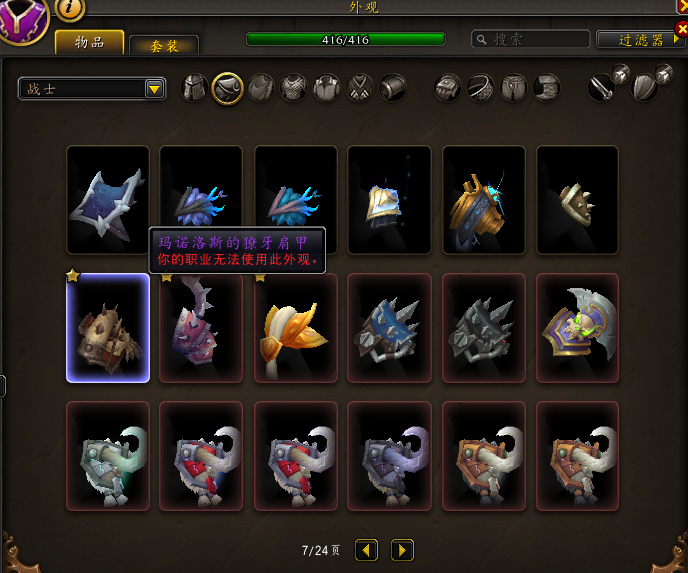Choose the pink spiked shoulder appearance
The image size is (688, 573).
point(202,328)
